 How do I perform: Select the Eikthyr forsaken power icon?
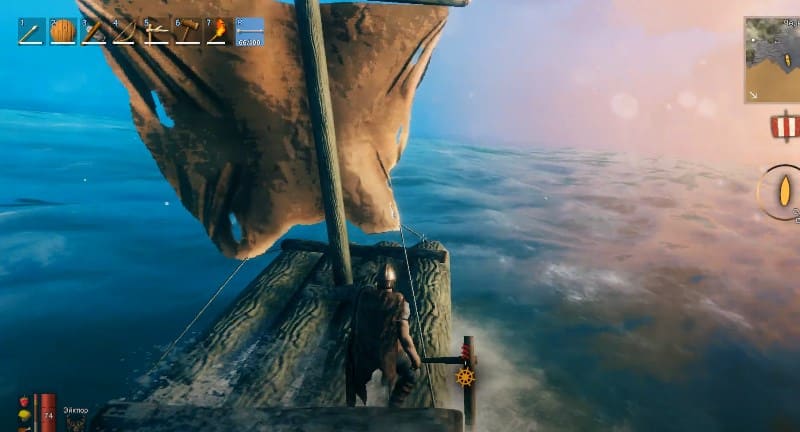point(77,424)
